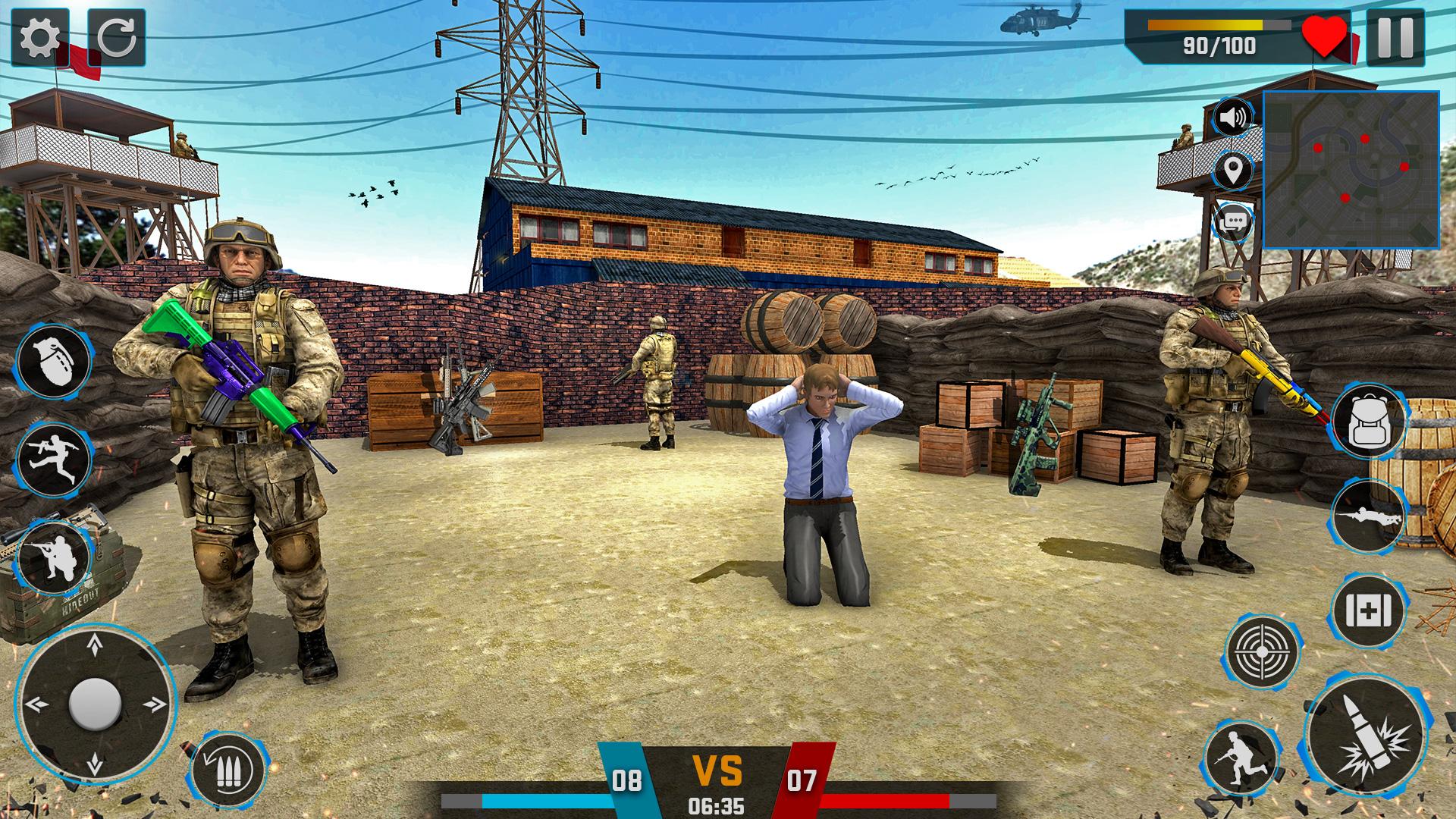This screenshot has width=1456, height=819.
Task: Select the map location pin icon
Action: coord(1234,170)
